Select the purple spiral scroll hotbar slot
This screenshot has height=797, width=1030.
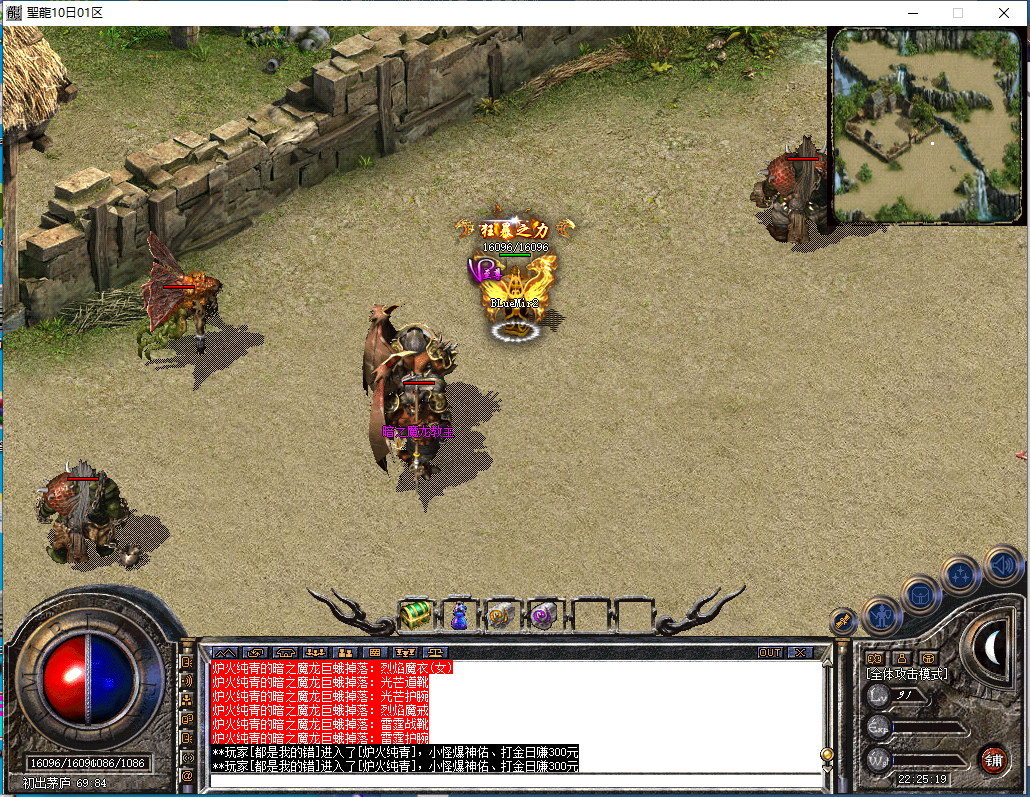(544, 615)
